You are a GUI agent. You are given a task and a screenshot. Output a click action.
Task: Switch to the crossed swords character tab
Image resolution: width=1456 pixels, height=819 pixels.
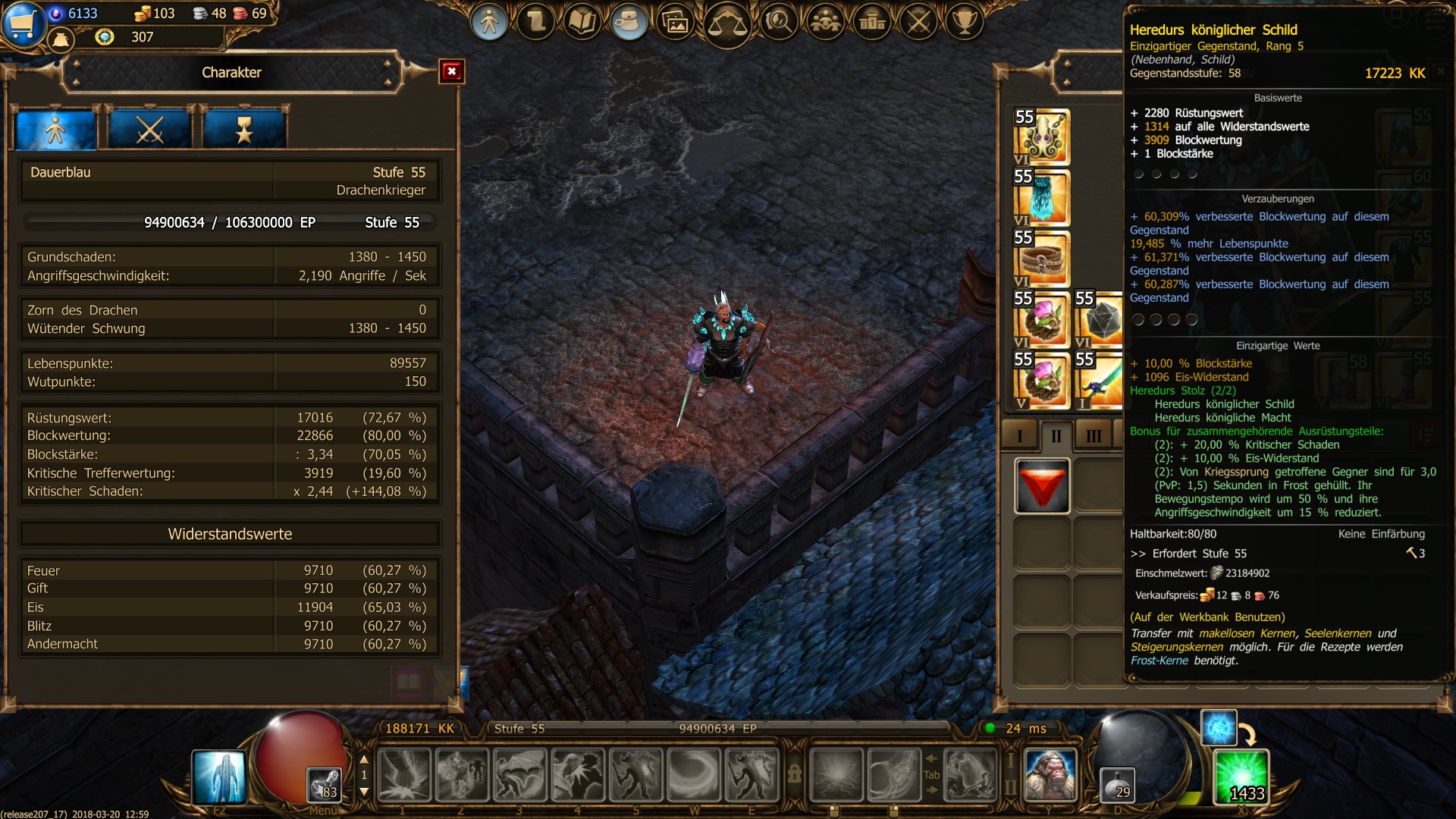click(x=149, y=130)
